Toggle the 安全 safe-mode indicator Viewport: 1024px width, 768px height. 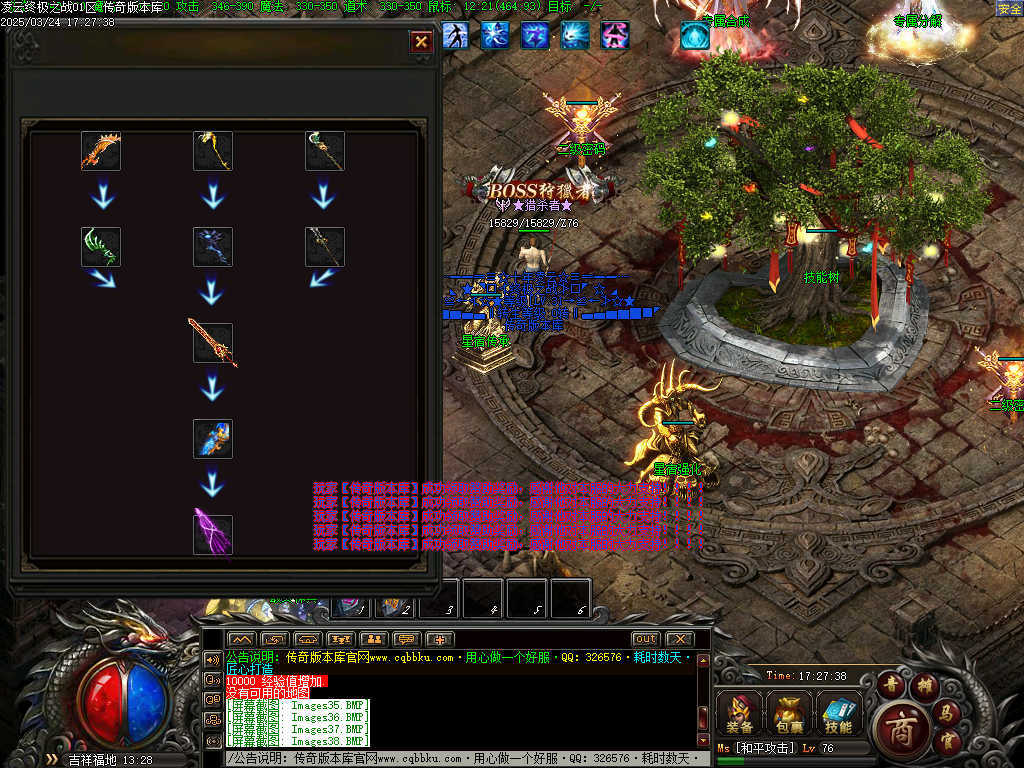coord(1009,9)
